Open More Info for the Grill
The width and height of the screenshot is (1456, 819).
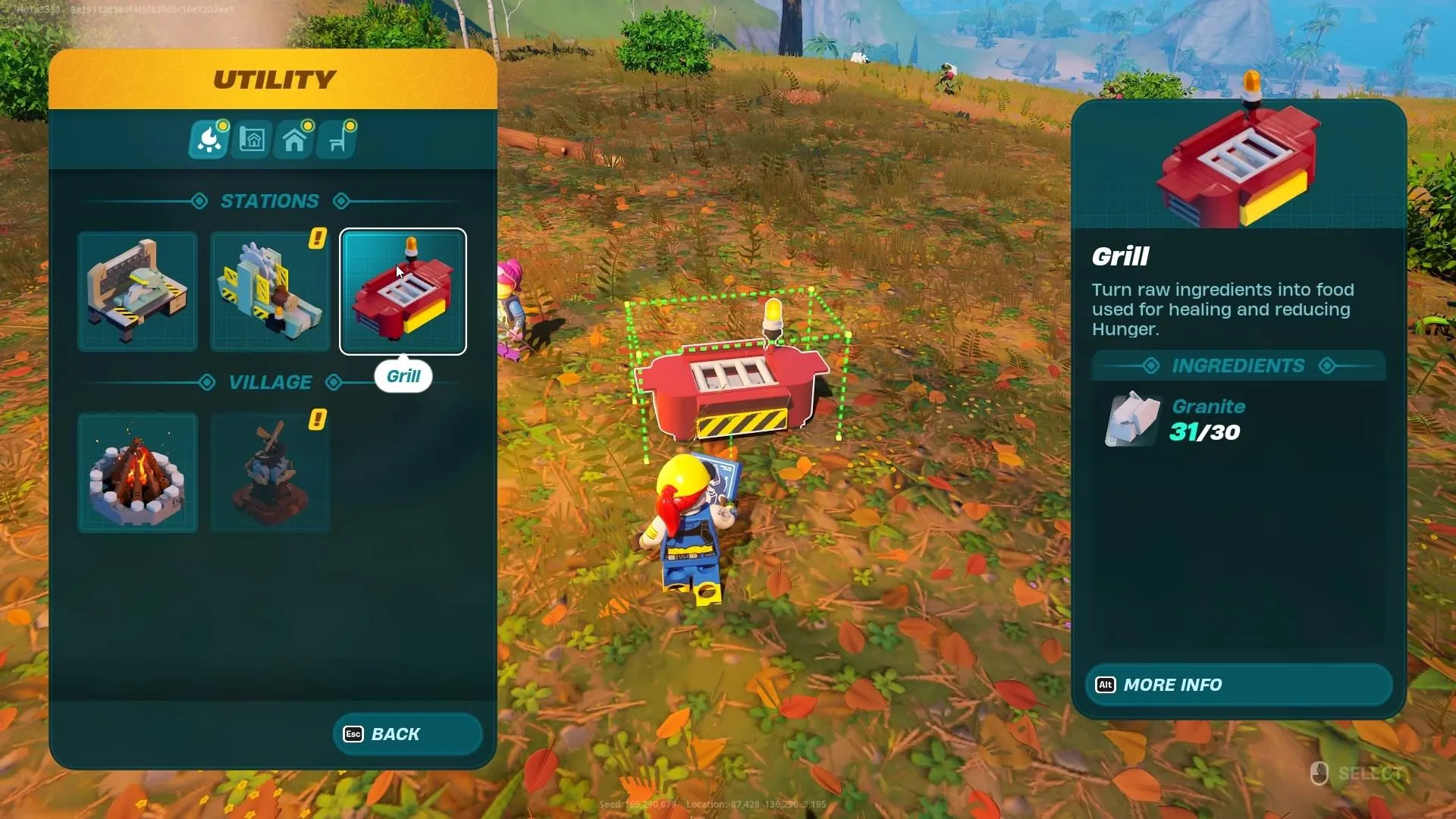click(1238, 685)
